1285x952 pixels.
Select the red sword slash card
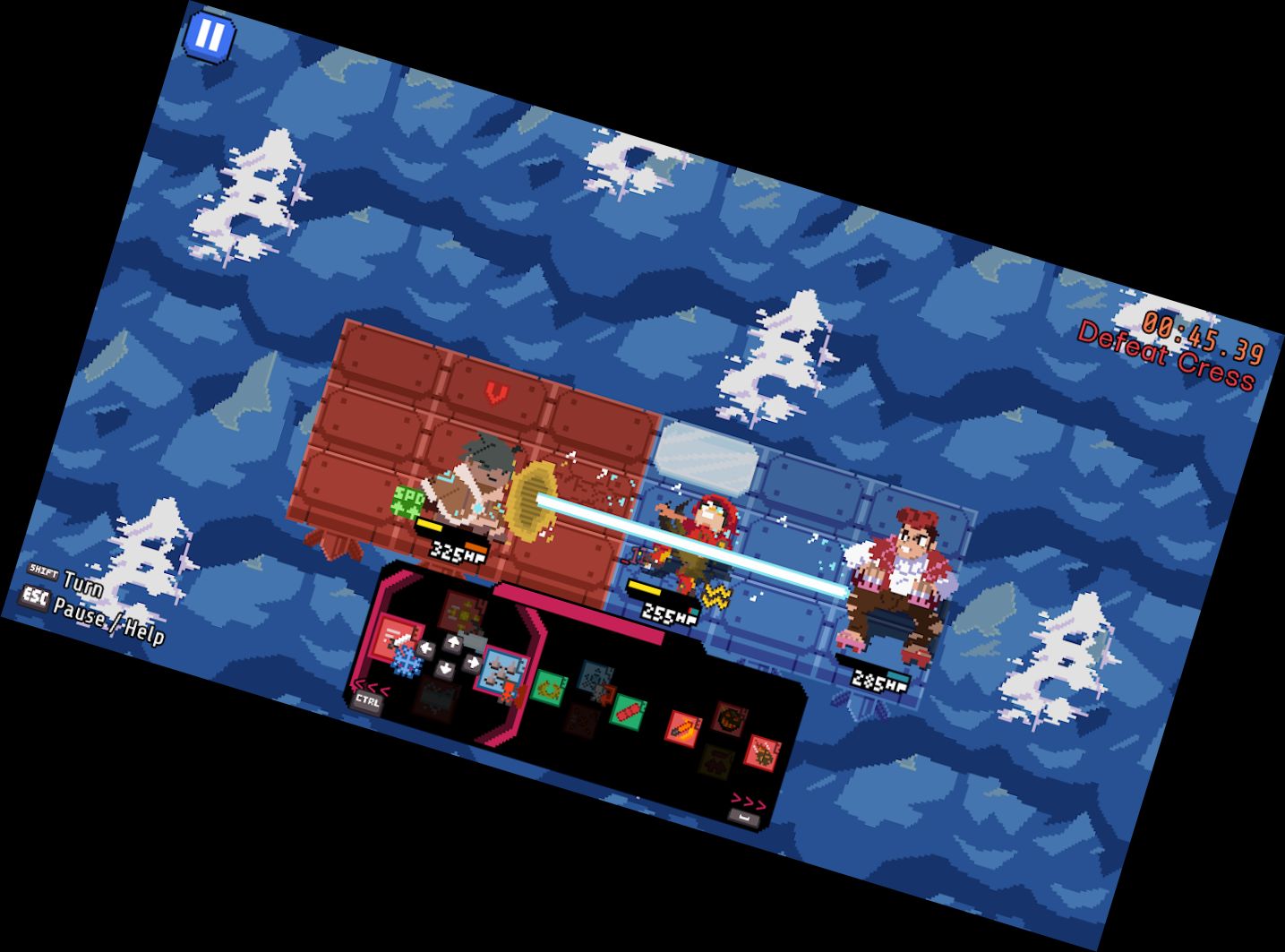click(x=395, y=637)
